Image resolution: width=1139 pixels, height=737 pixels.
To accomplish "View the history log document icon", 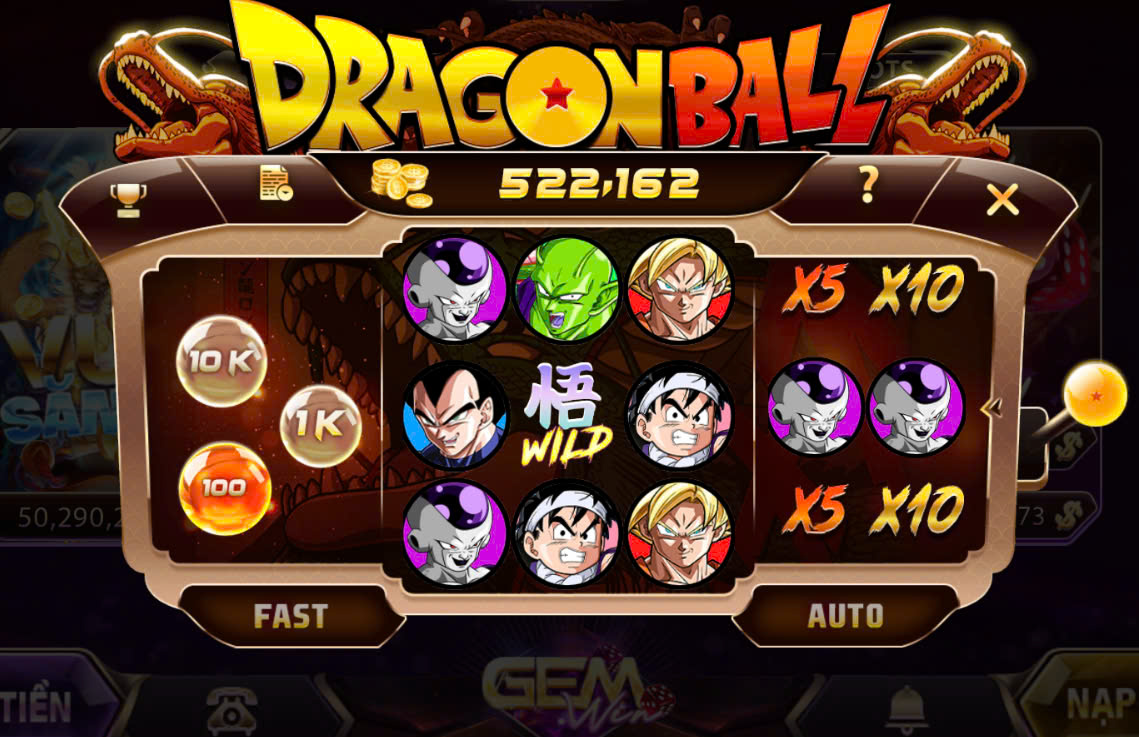I will [x=275, y=183].
